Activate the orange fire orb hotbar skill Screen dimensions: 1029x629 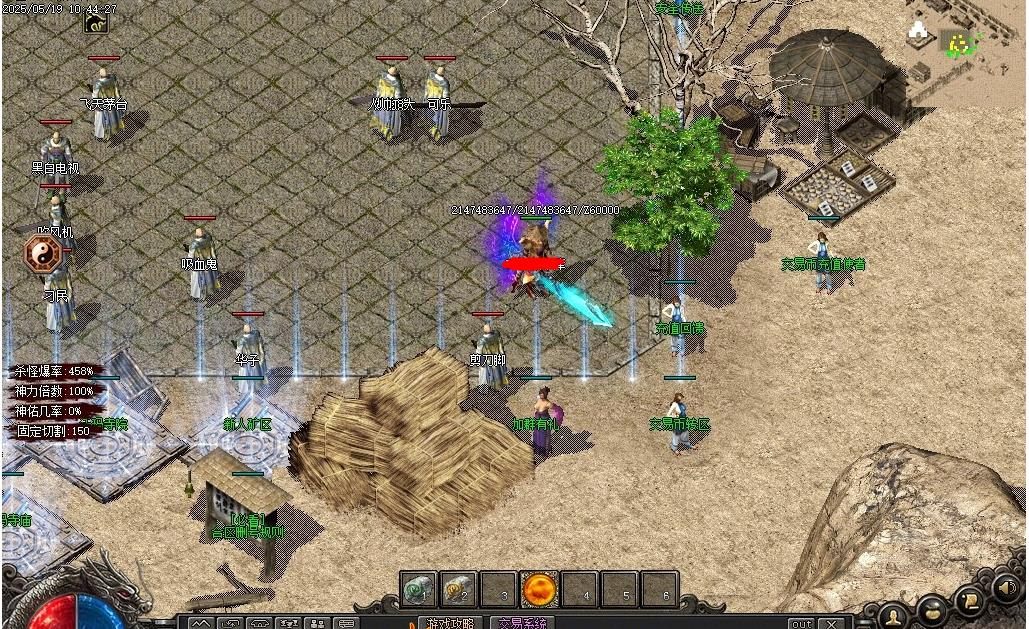(x=539, y=589)
